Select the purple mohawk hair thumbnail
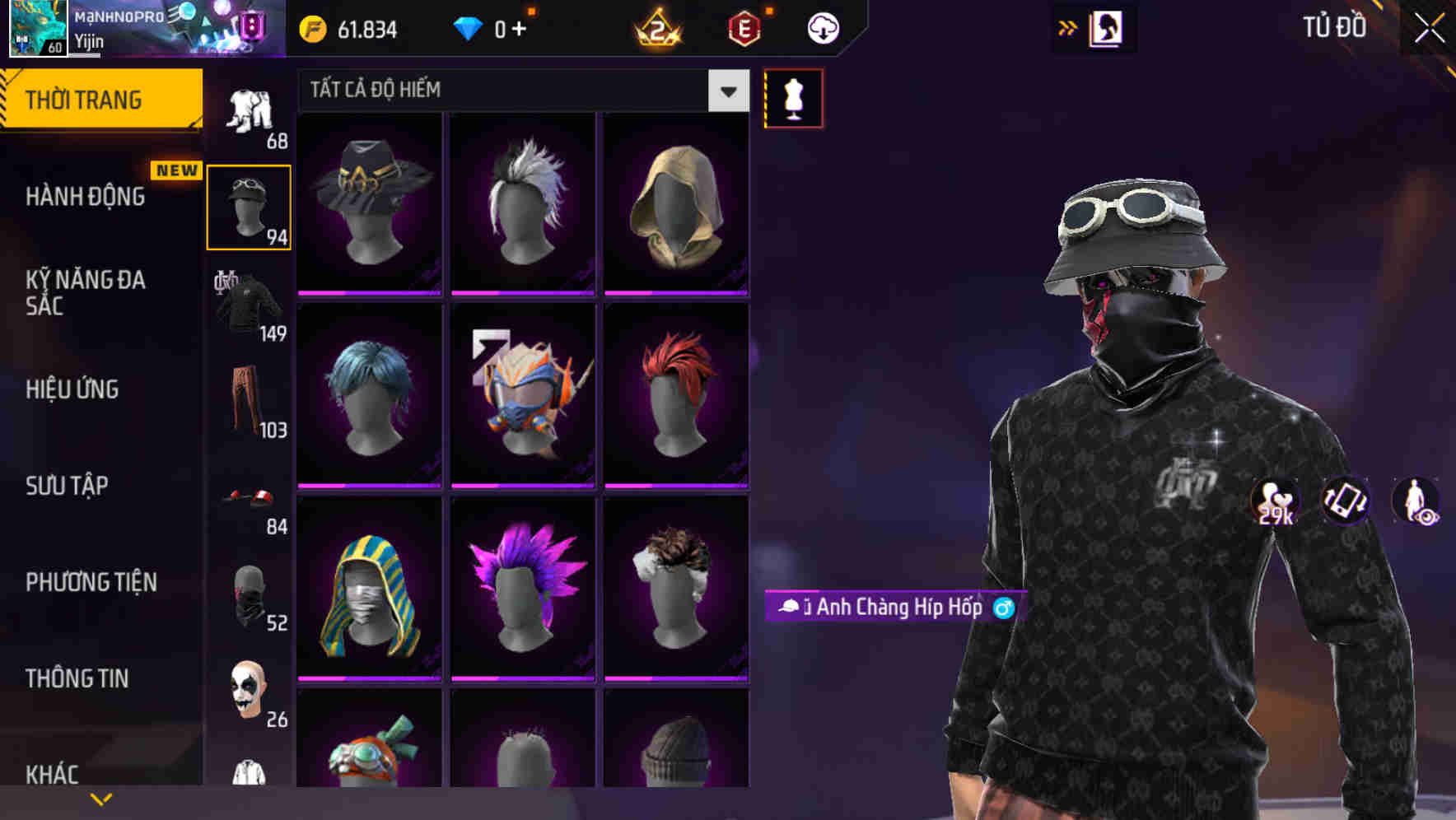 coord(522,589)
